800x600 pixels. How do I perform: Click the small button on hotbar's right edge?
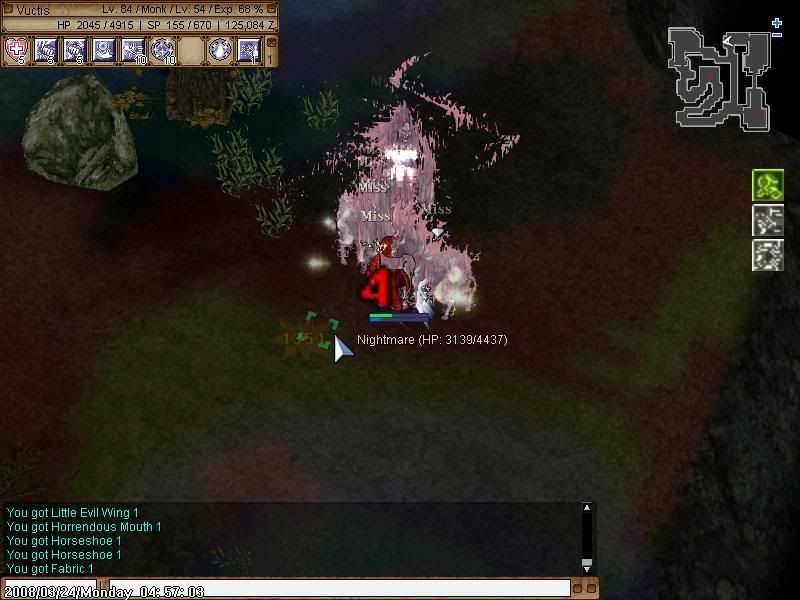pos(271,43)
